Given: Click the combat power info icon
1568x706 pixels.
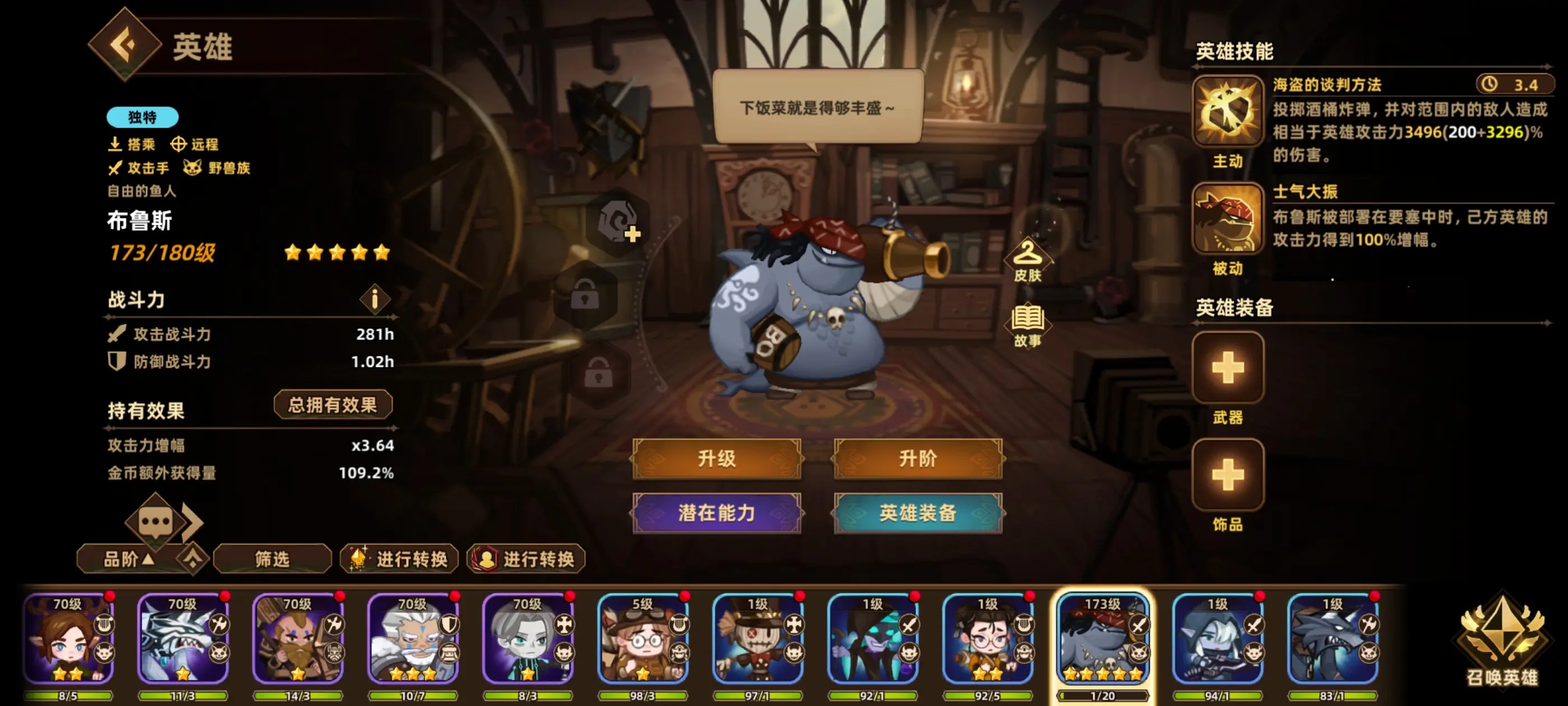Looking at the screenshot, I should pyautogui.click(x=375, y=300).
